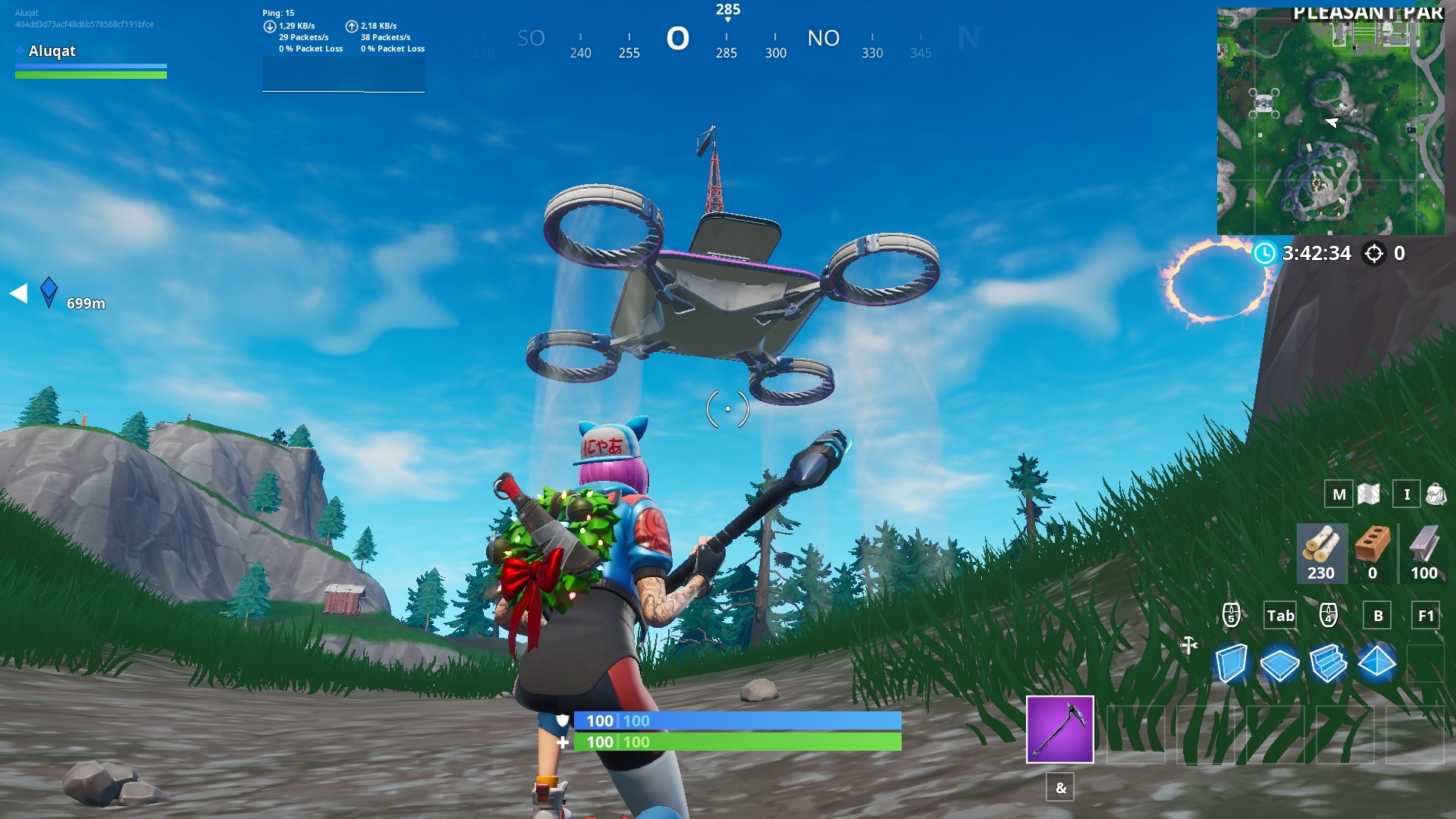Click the trap slot crosshair icon

coord(1188,643)
